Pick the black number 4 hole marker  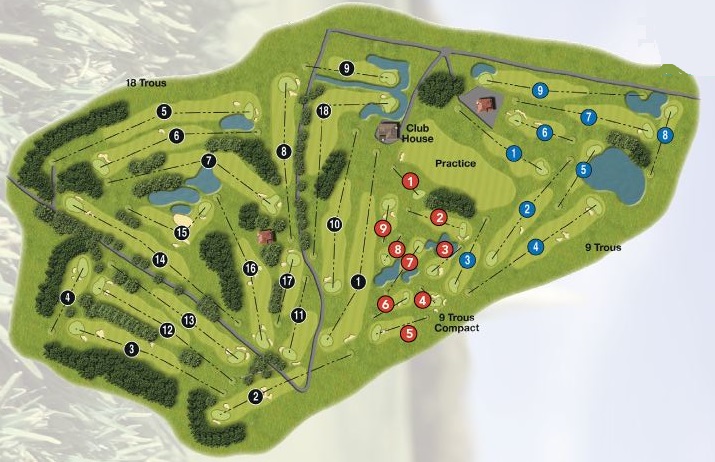(x=68, y=298)
